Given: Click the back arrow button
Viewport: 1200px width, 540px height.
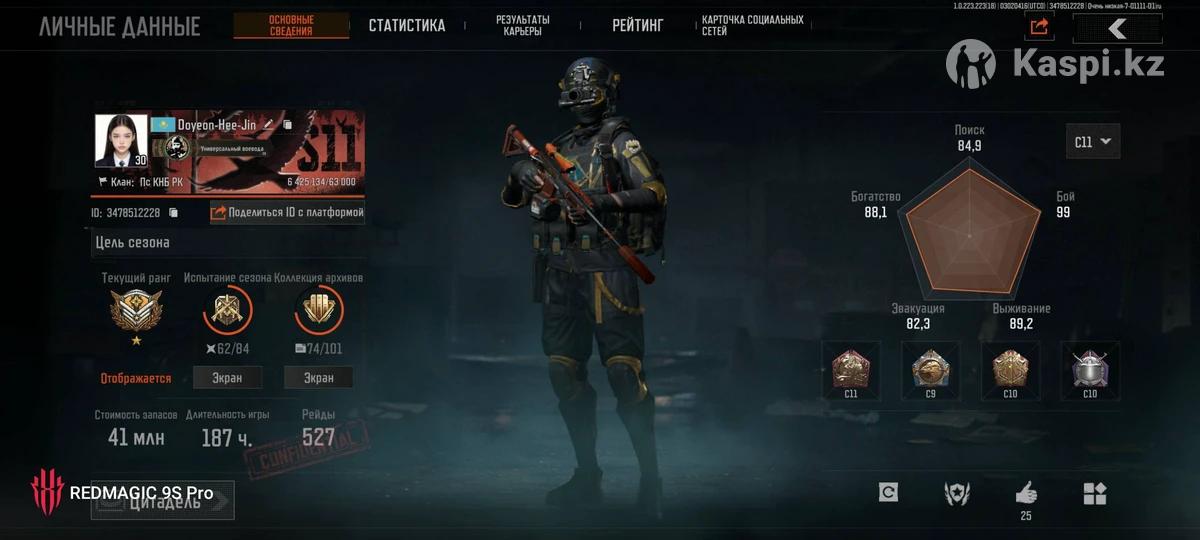Looking at the screenshot, I should (1117, 28).
